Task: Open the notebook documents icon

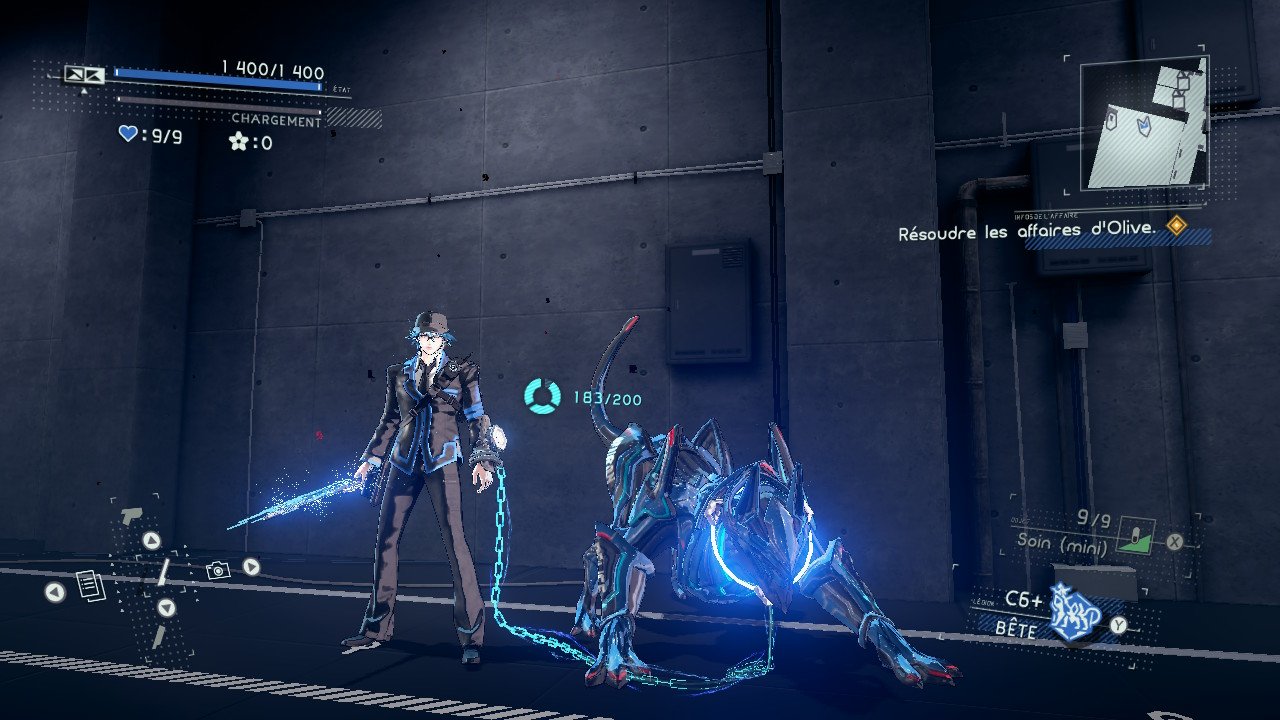Action: pyautogui.click(x=90, y=586)
